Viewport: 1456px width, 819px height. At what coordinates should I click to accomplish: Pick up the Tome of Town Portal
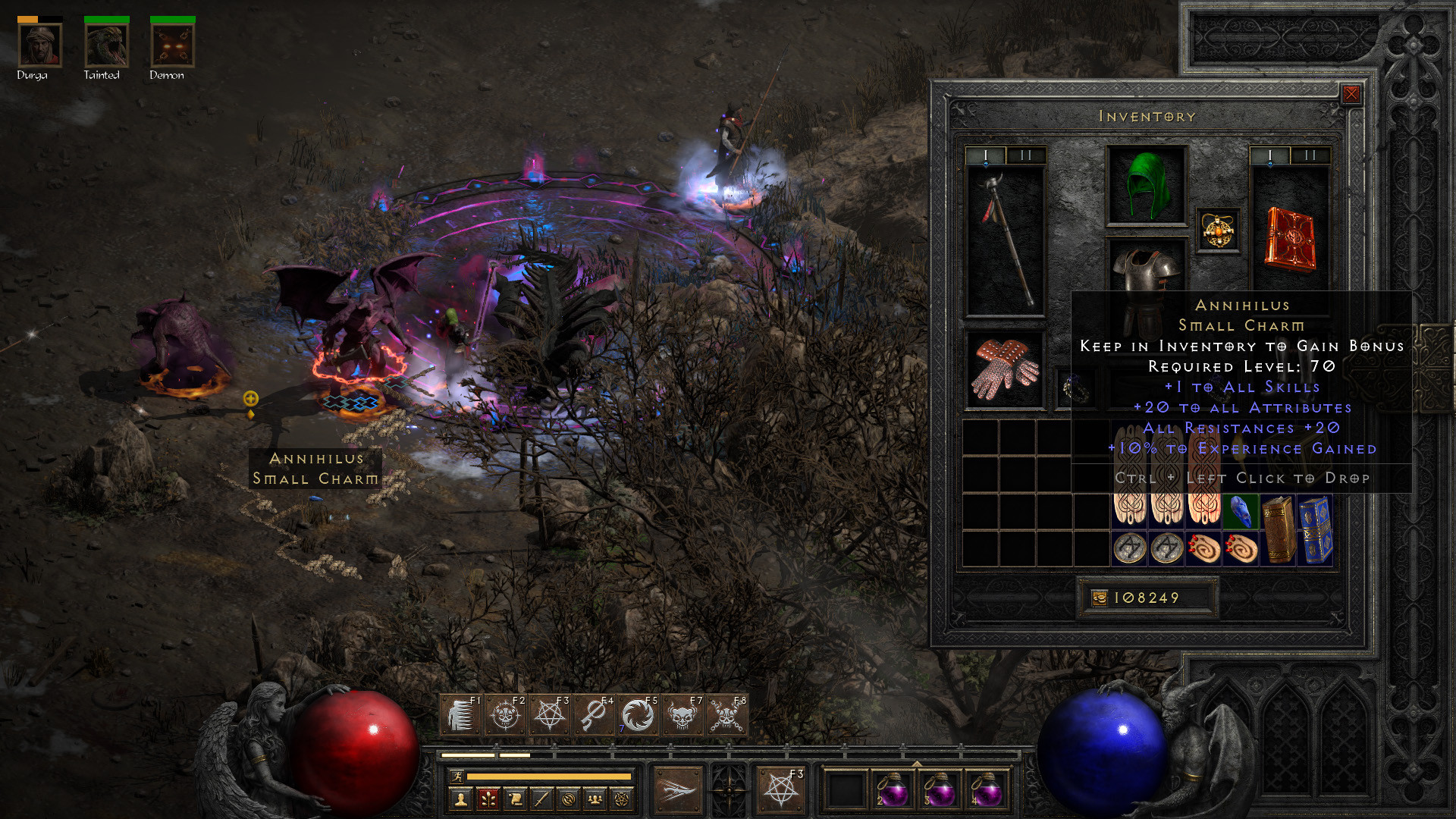(1316, 531)
